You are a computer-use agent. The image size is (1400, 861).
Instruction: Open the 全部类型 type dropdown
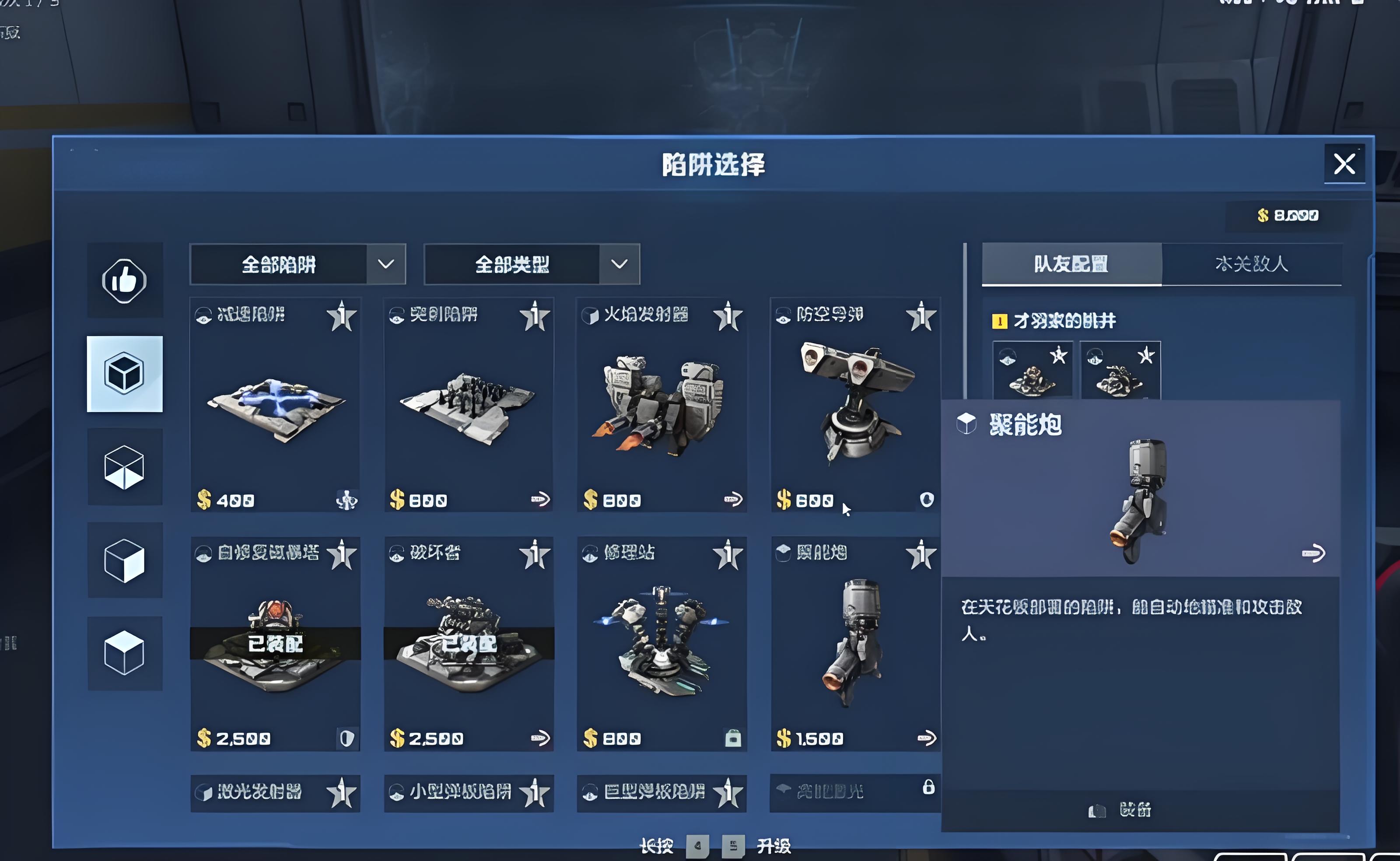(531, 264)
